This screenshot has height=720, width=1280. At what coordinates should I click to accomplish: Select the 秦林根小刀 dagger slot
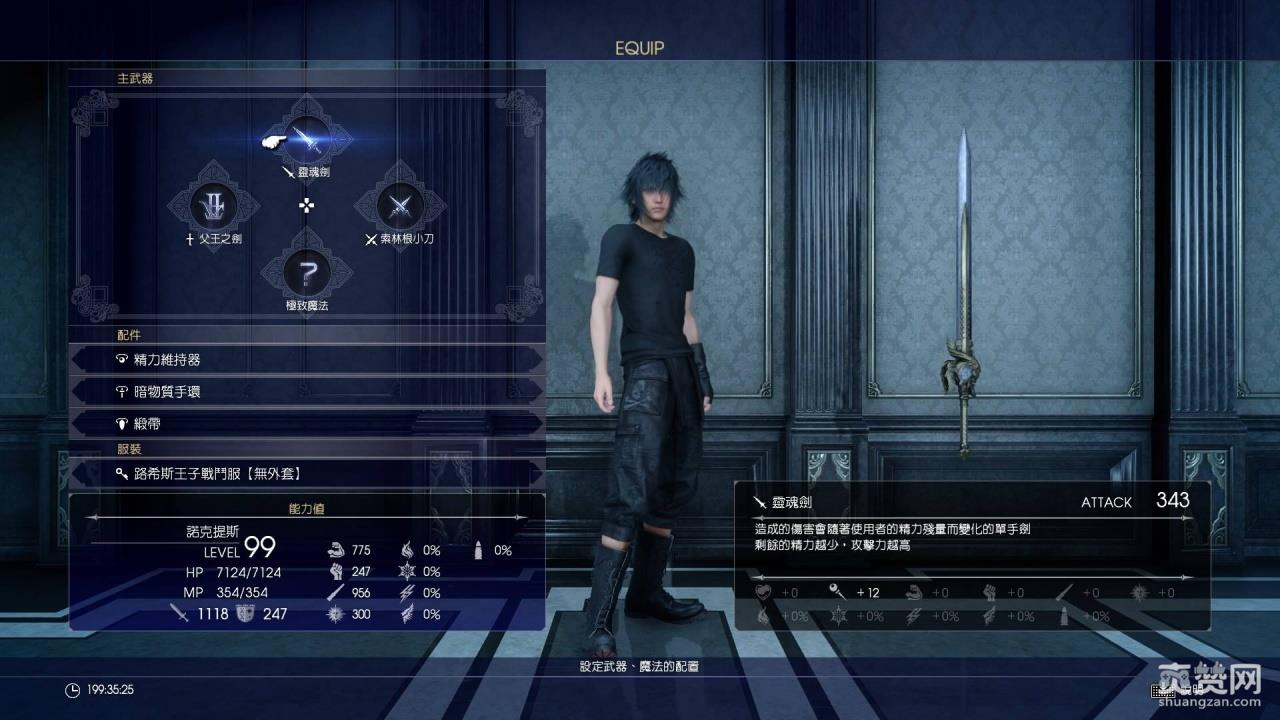[400, 205]
